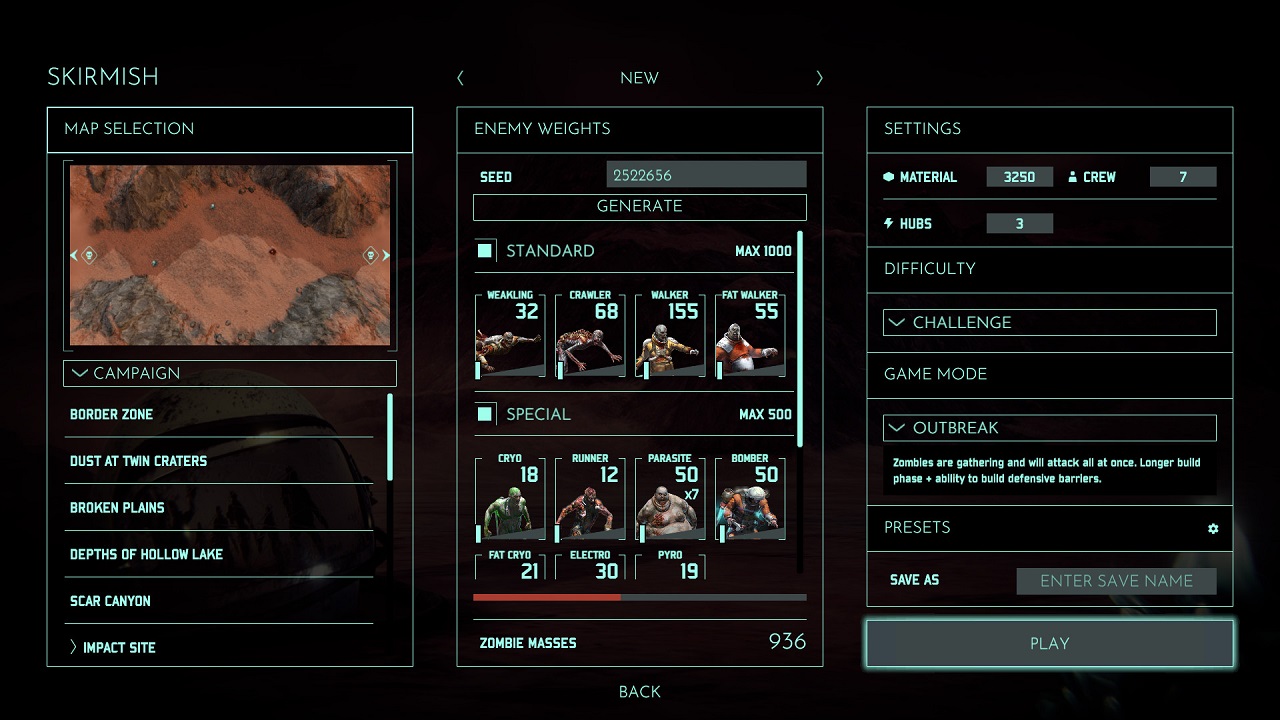The image size is (1280, 720).
Task: Switch to the next preset with right arrow
Action: point(819,78)
